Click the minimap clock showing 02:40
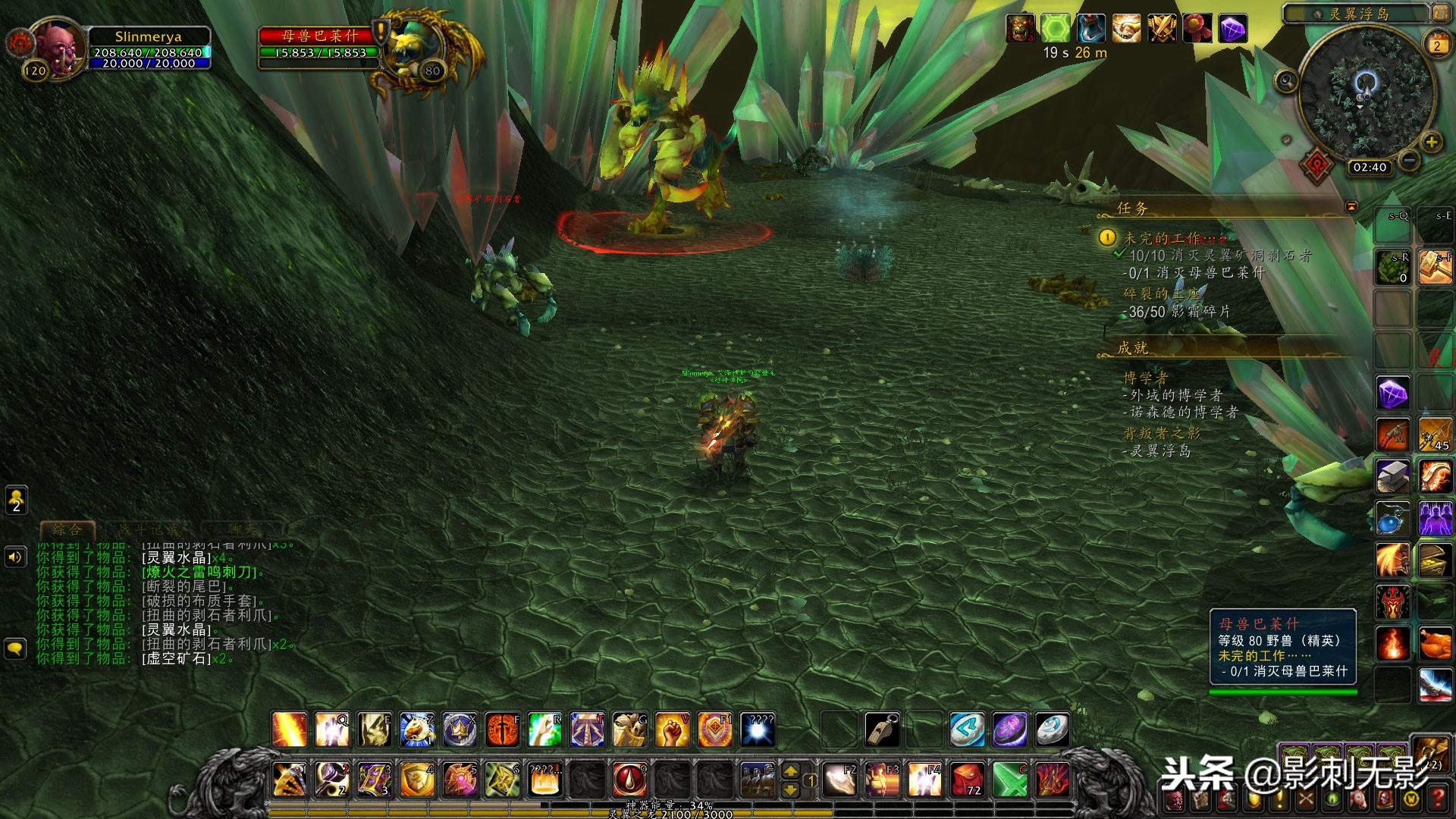The image size is (1456, 819). click(1369, 168)
